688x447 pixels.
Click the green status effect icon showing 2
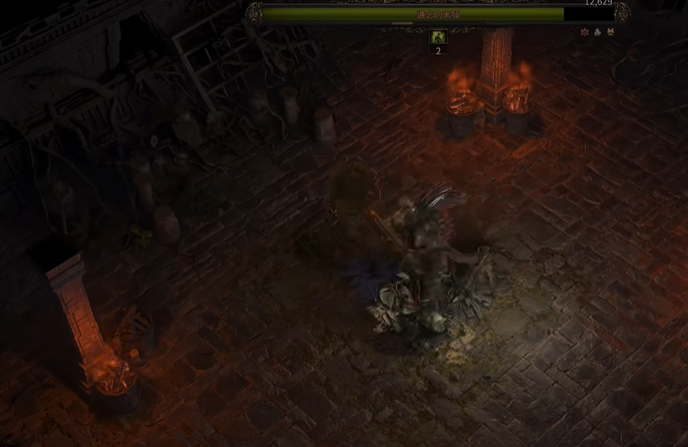[x=437, y=37]
